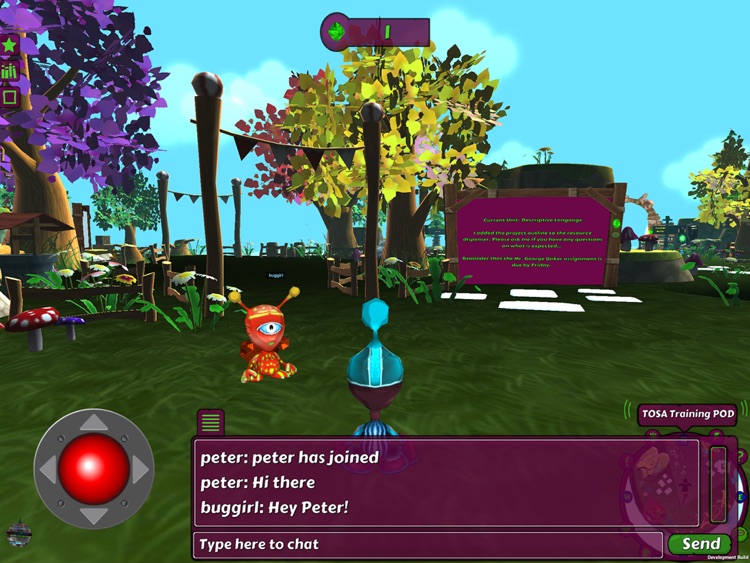Select the green square icon

click(x=9, y=98)
